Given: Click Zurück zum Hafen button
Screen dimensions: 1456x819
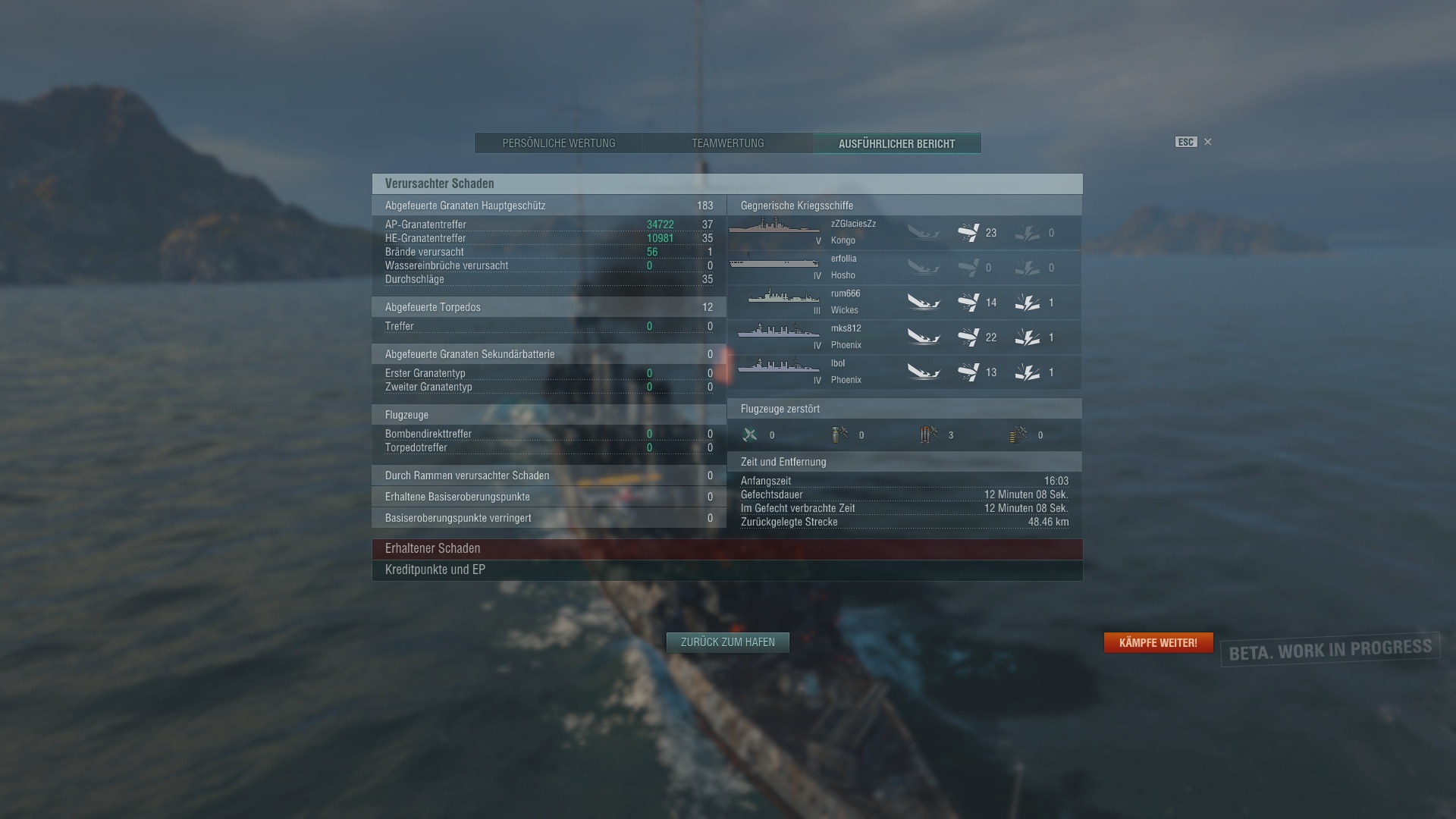Looking at the screenshot, I should pos(727,642).
